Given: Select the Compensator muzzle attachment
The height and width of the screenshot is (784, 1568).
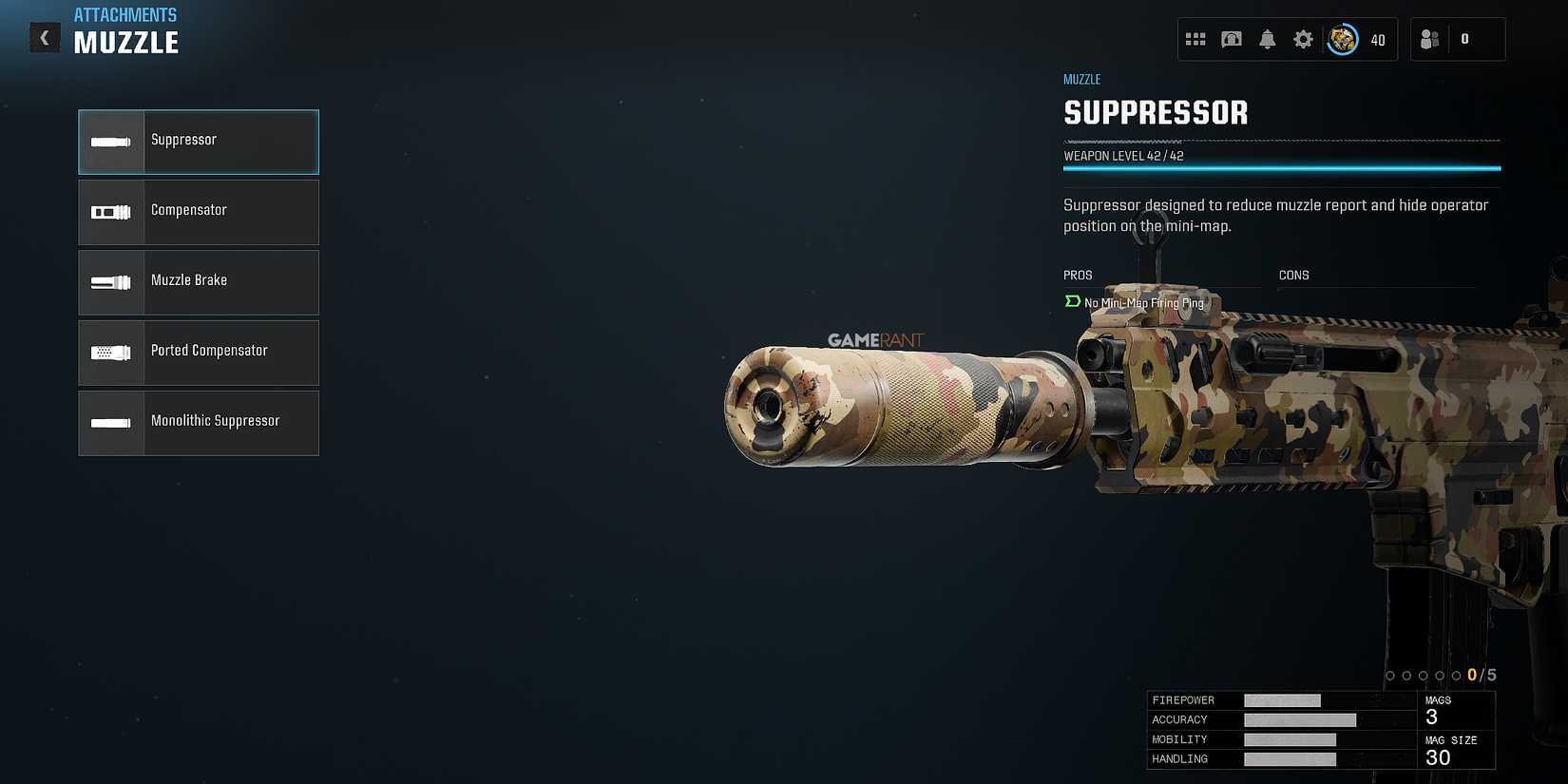Looking at the screenshot, I should click(198, 212).
